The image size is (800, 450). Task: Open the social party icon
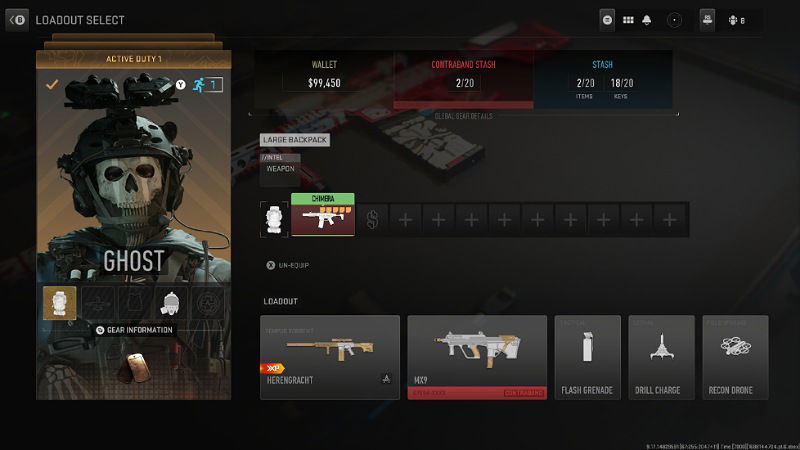[706, 19]
